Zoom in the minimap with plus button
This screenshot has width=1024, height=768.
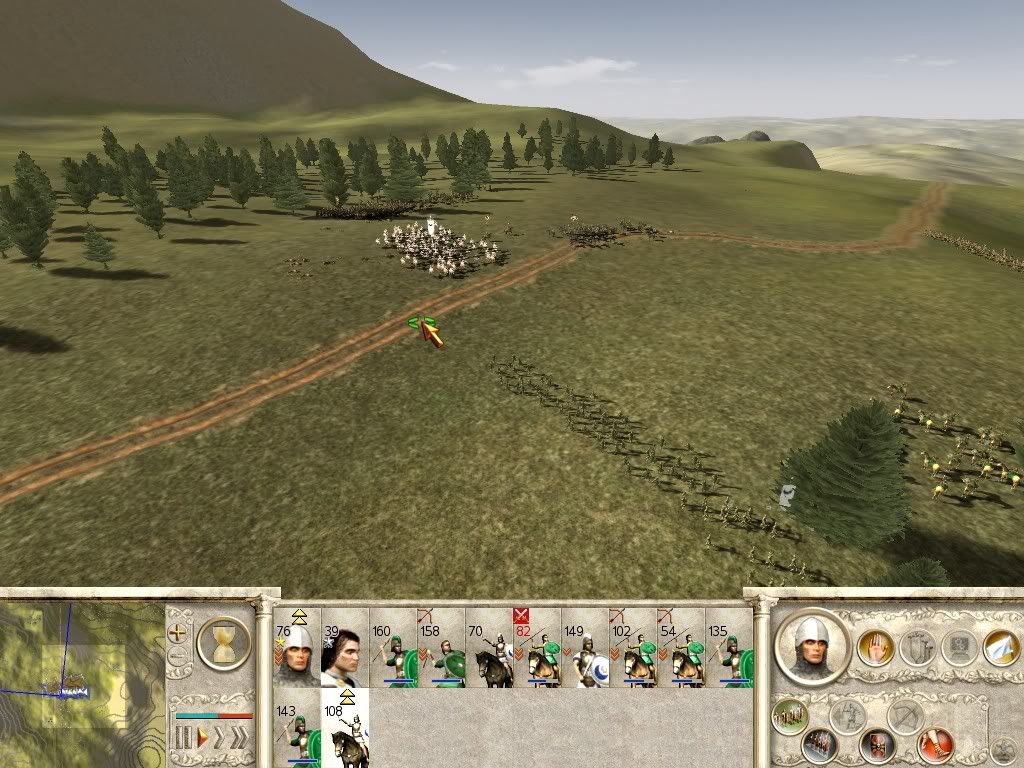[x=178, y=633]
